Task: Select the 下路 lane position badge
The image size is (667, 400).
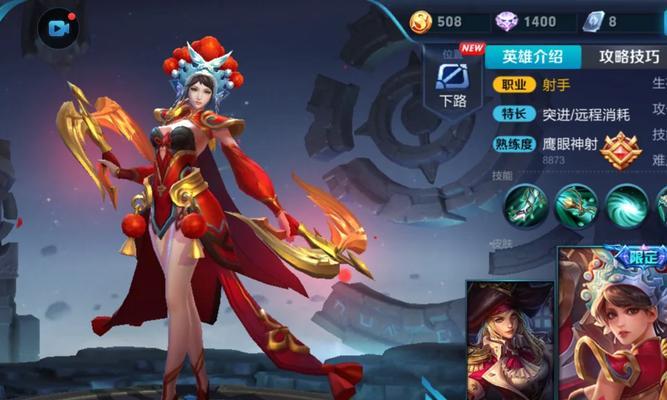Action: (x=453, y=82)
